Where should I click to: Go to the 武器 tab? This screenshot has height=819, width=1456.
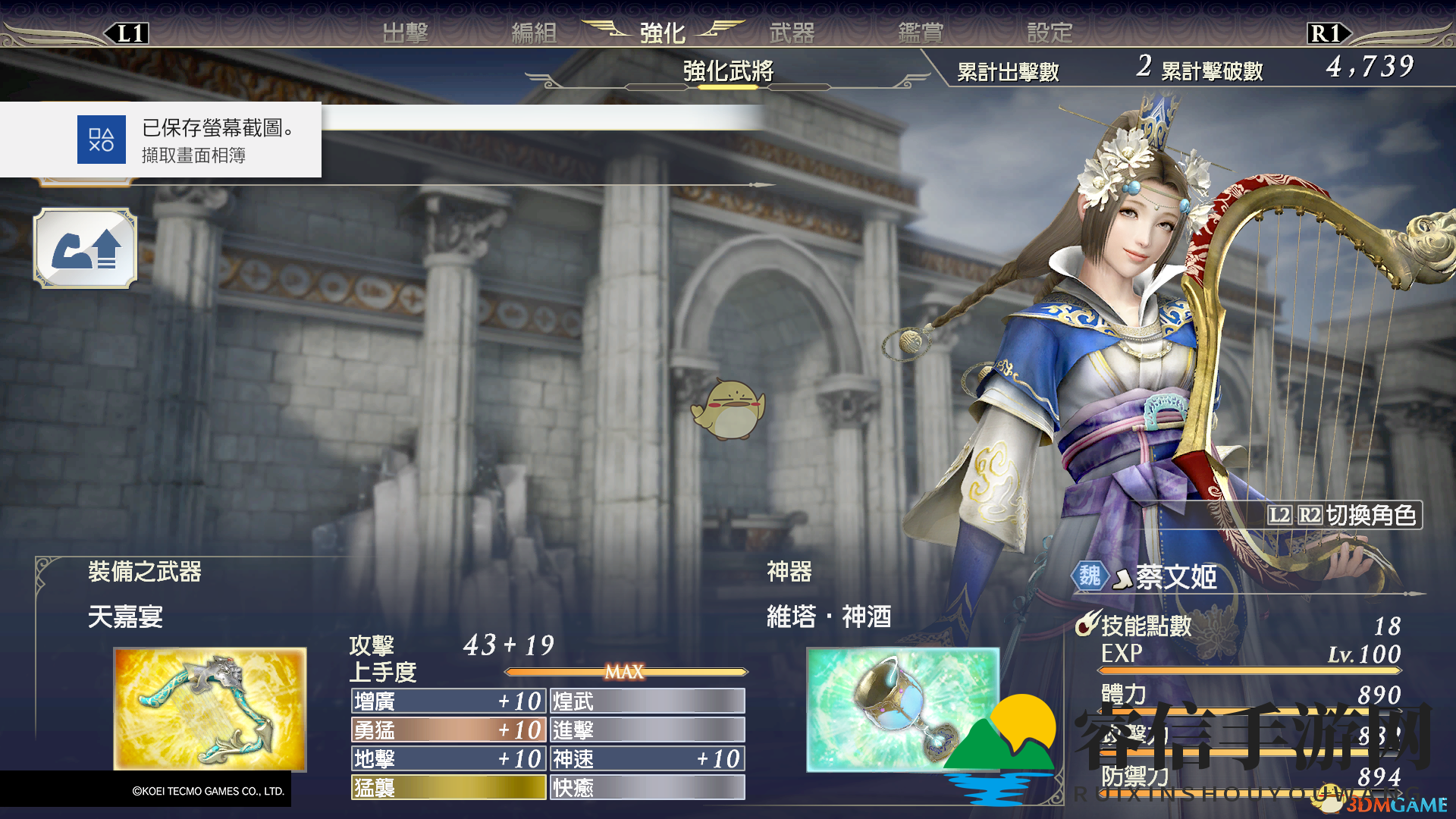pos(792,33)
